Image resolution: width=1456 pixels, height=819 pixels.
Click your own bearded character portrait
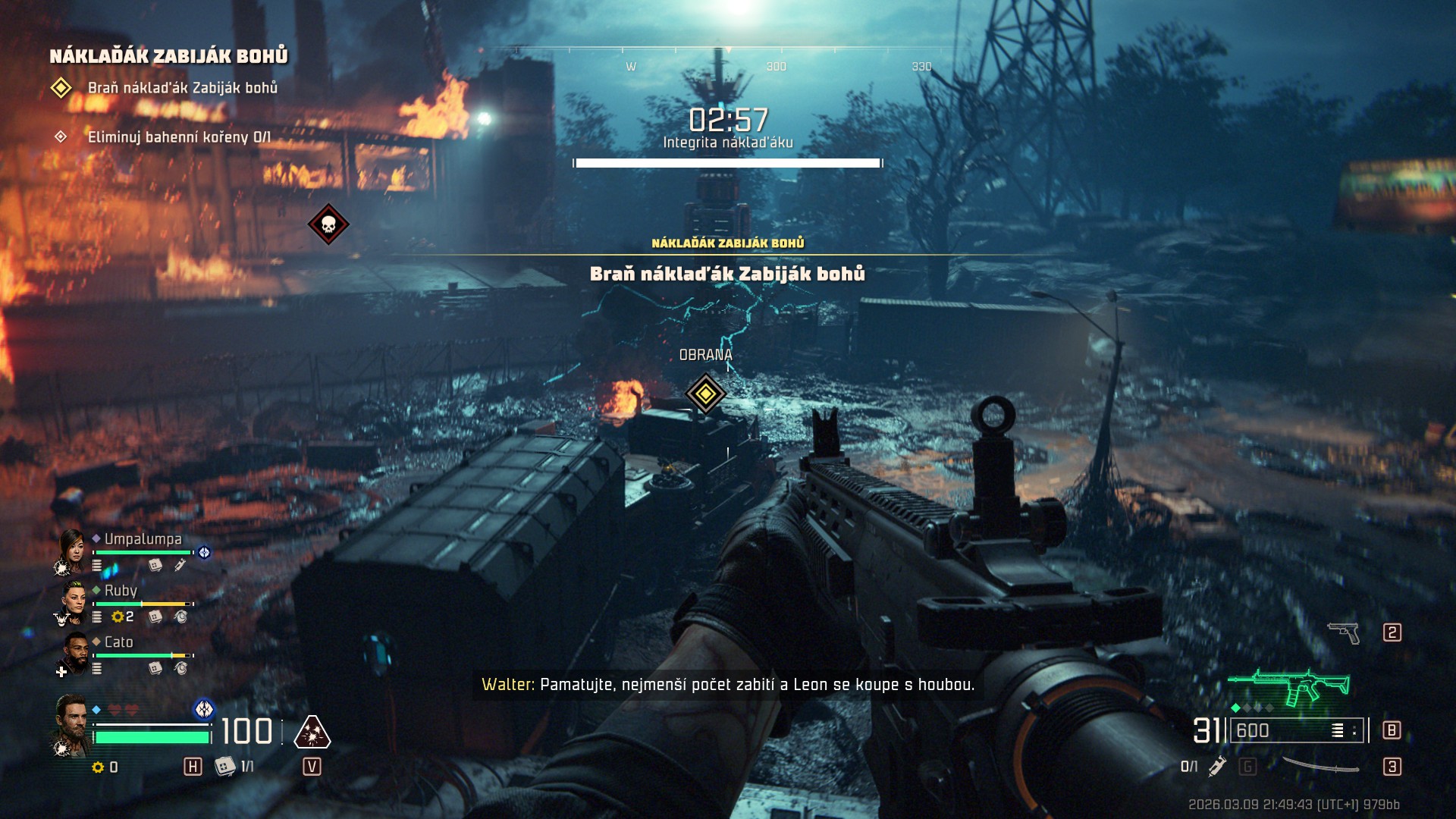(x=71, y=723)
